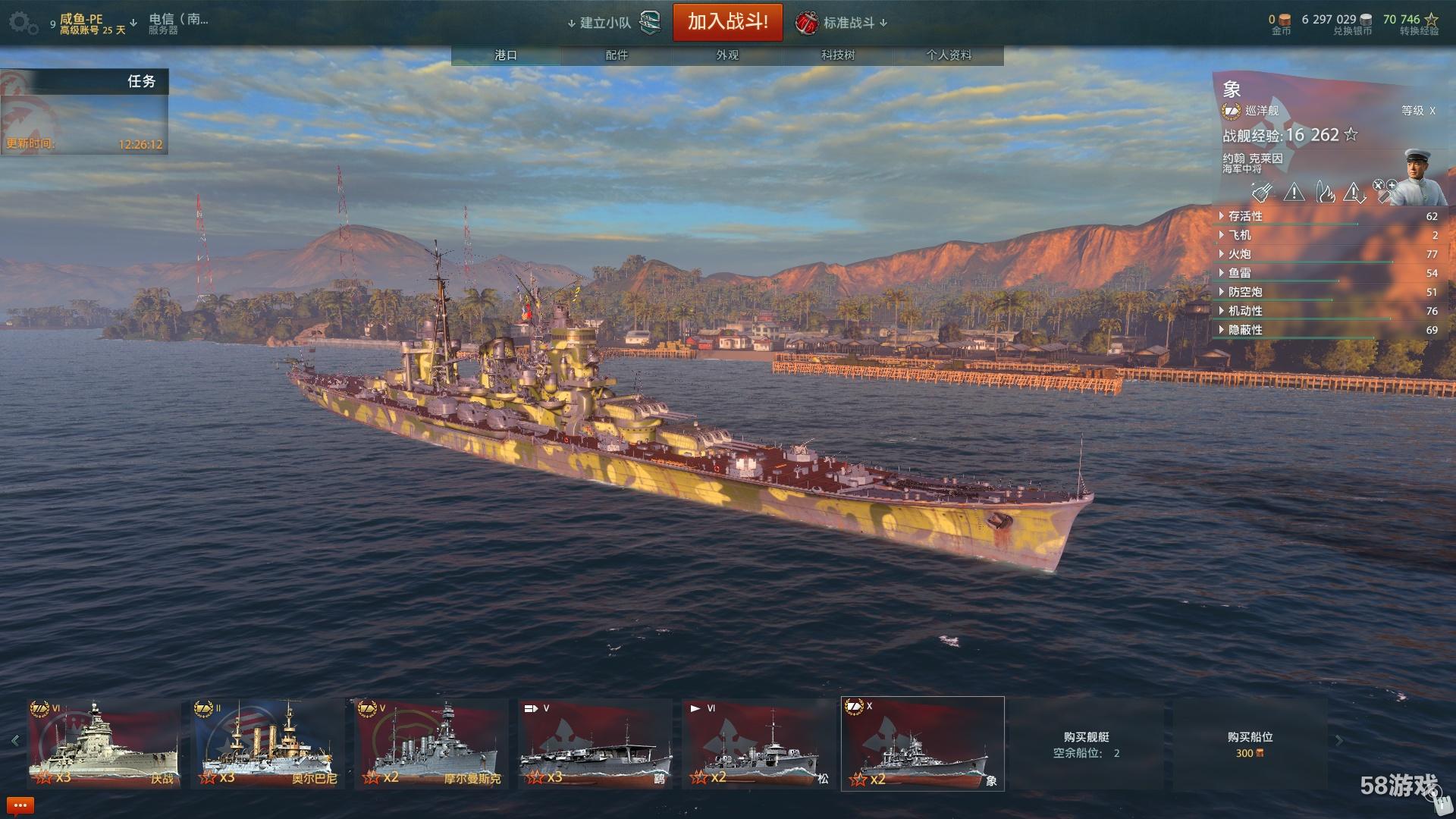Click the red 加入战斗 battle button
The image size is (1456, 819).
pos(727,22)
